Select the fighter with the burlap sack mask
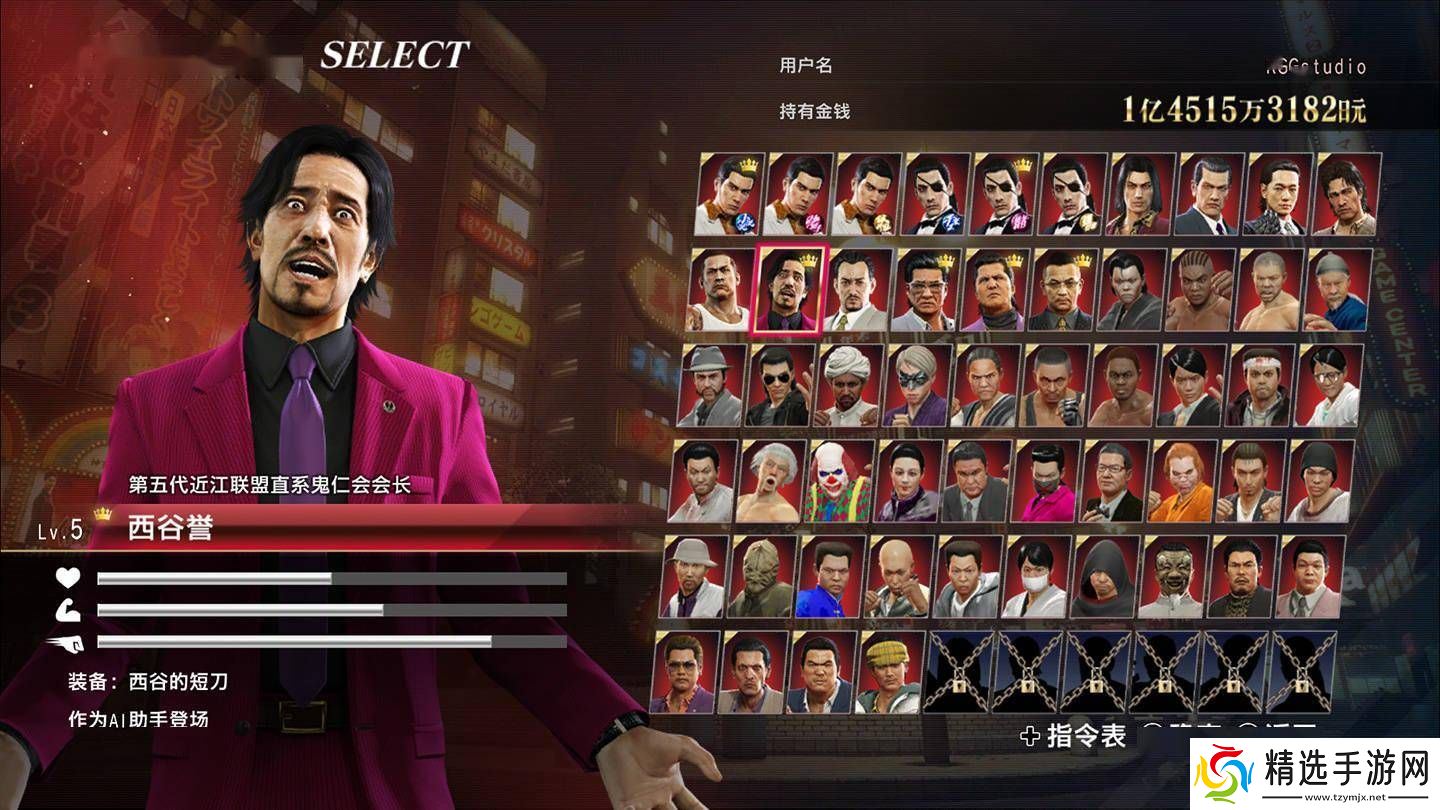Image resolution: width=1440 pixels, height=810 pixels. (x=763, y=577)
